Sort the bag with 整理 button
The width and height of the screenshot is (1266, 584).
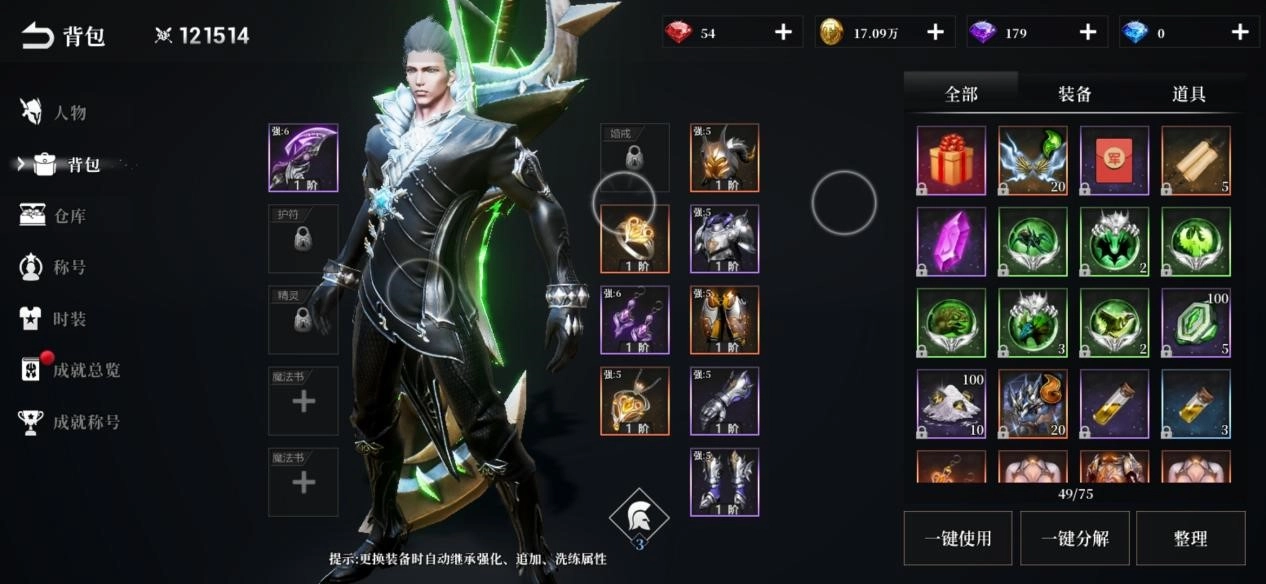pos(1190,538)
